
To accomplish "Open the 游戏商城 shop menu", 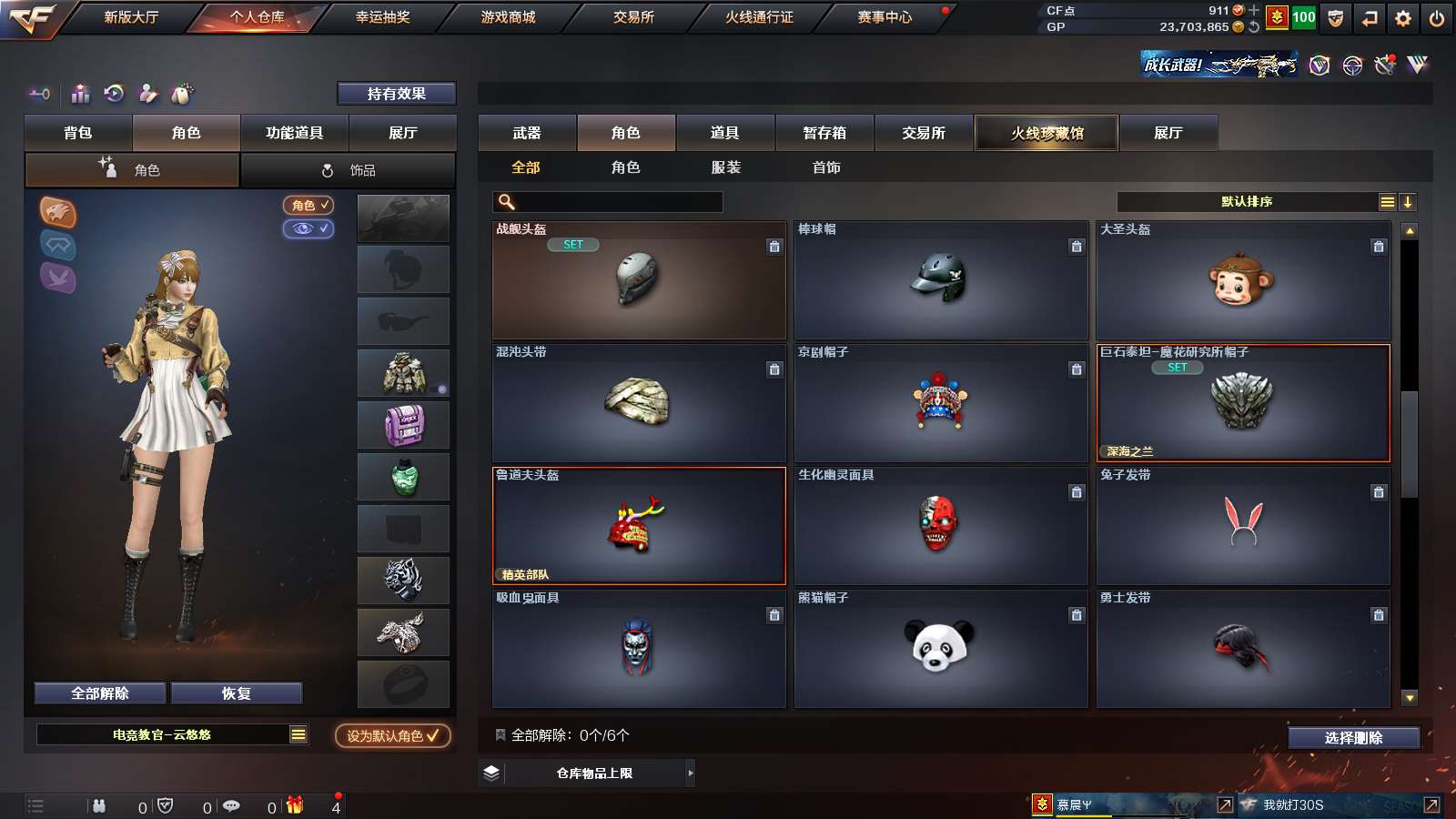I will [508, 17].
